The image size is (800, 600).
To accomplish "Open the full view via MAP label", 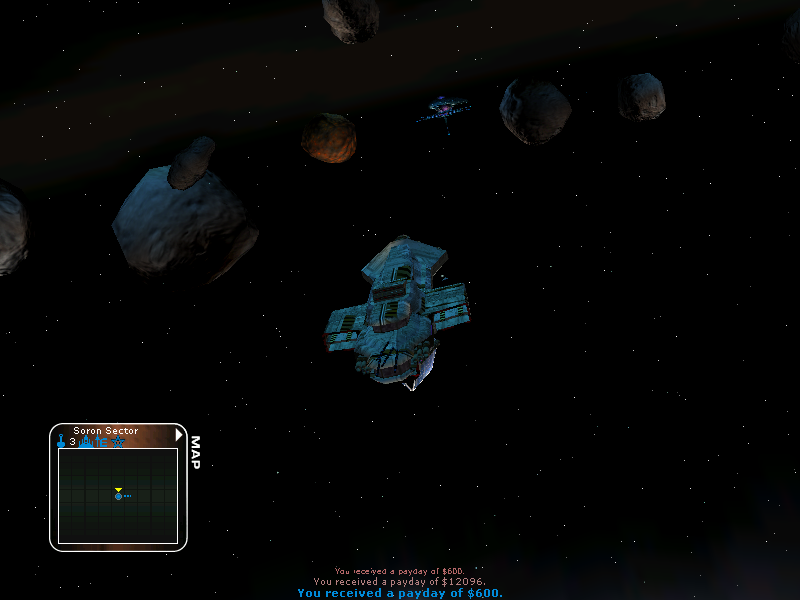I will [195, 452].
